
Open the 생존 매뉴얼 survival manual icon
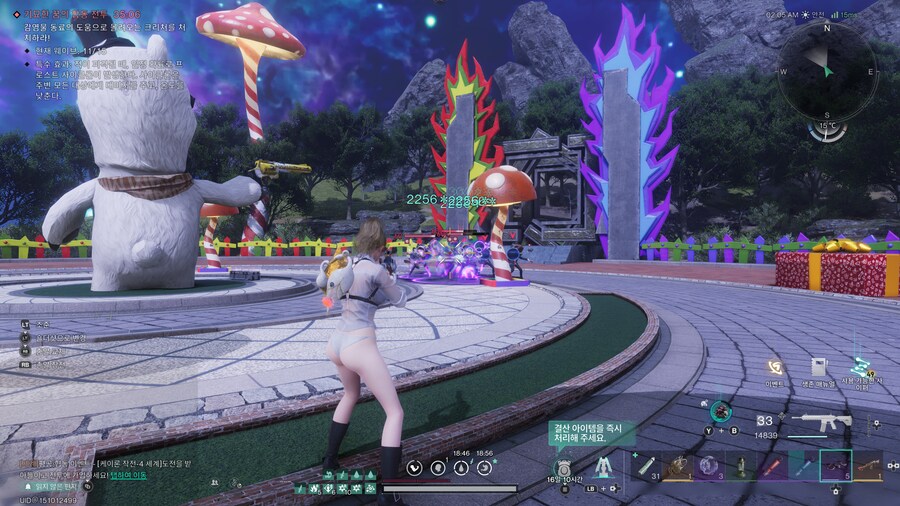point(818,368)
